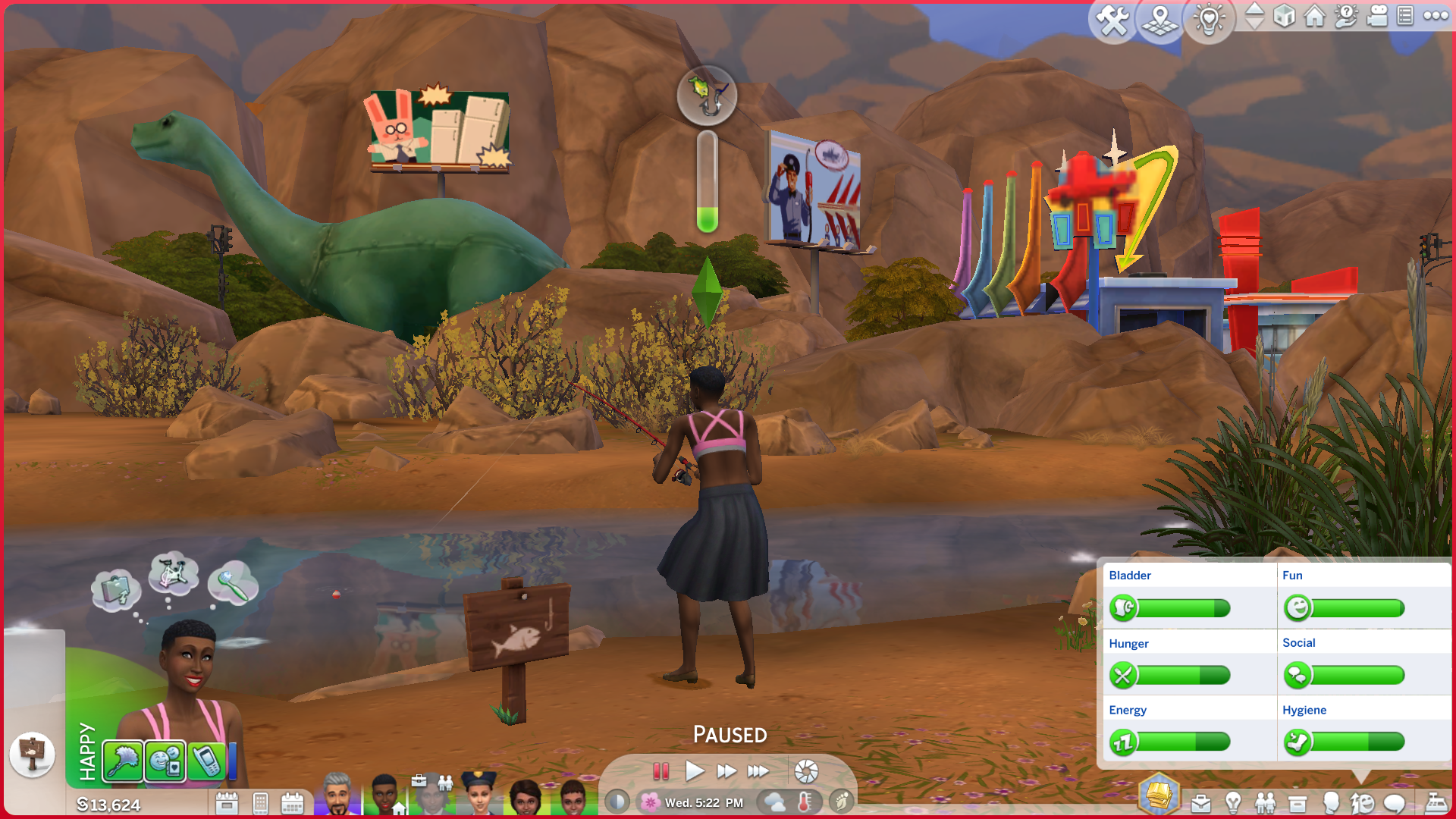The width and height of the screenshot is (1456, 819).
Task: Switch to the police officer Sim portrait
Action: click(479, 795)
